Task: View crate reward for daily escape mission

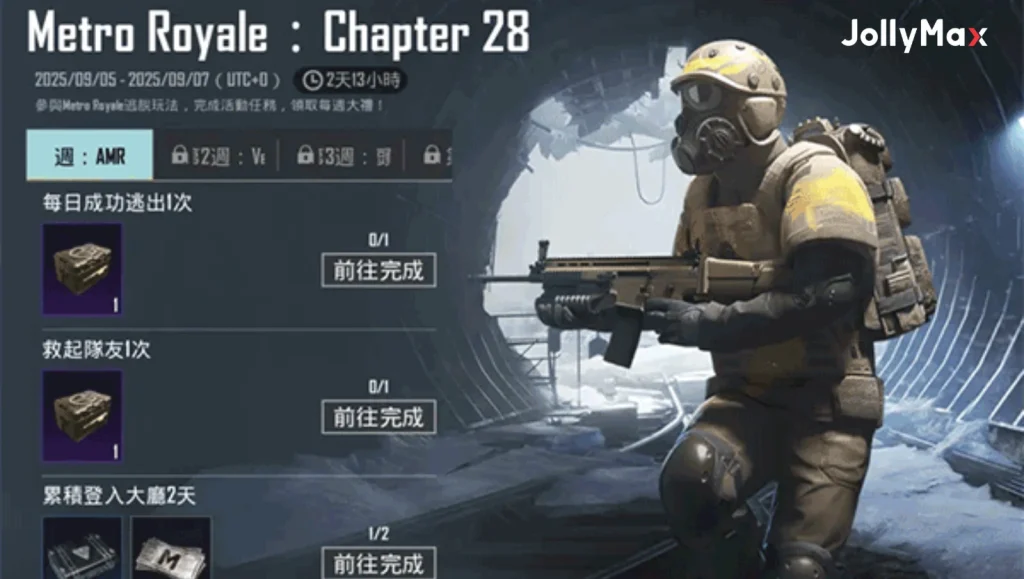Action: coord(82,270)
